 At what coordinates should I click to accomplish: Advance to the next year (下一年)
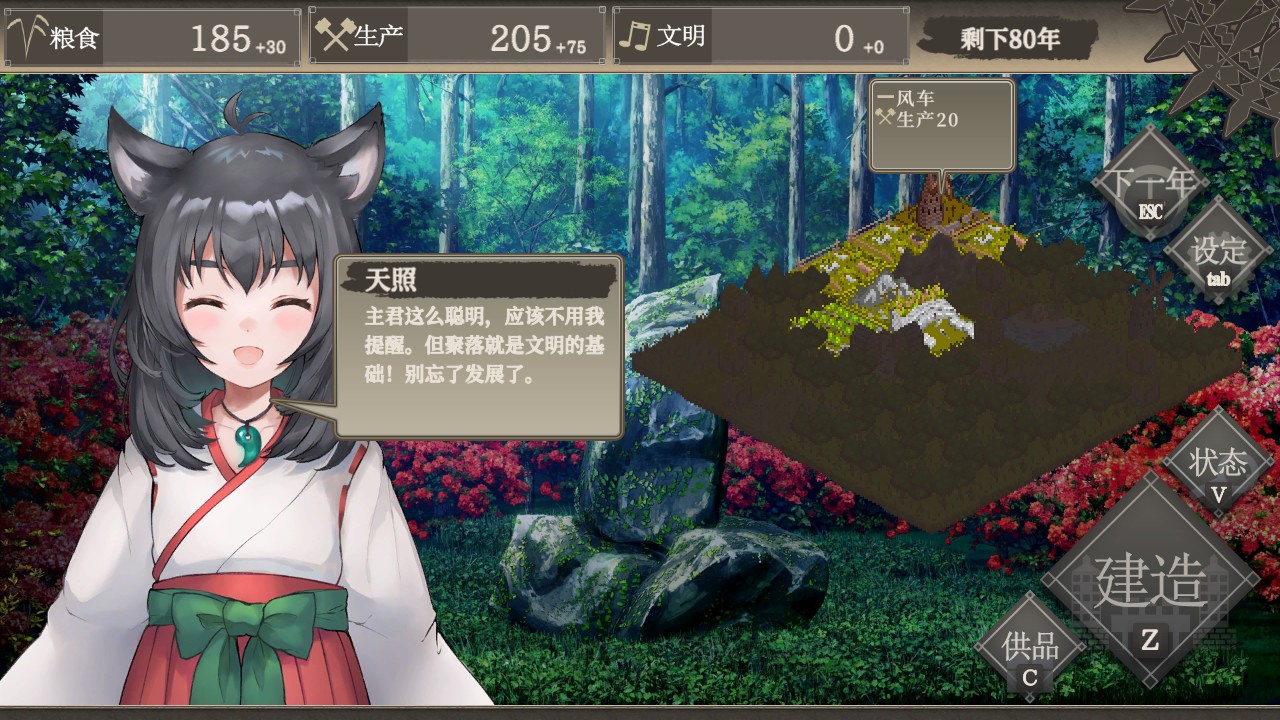coord(1149,186)
